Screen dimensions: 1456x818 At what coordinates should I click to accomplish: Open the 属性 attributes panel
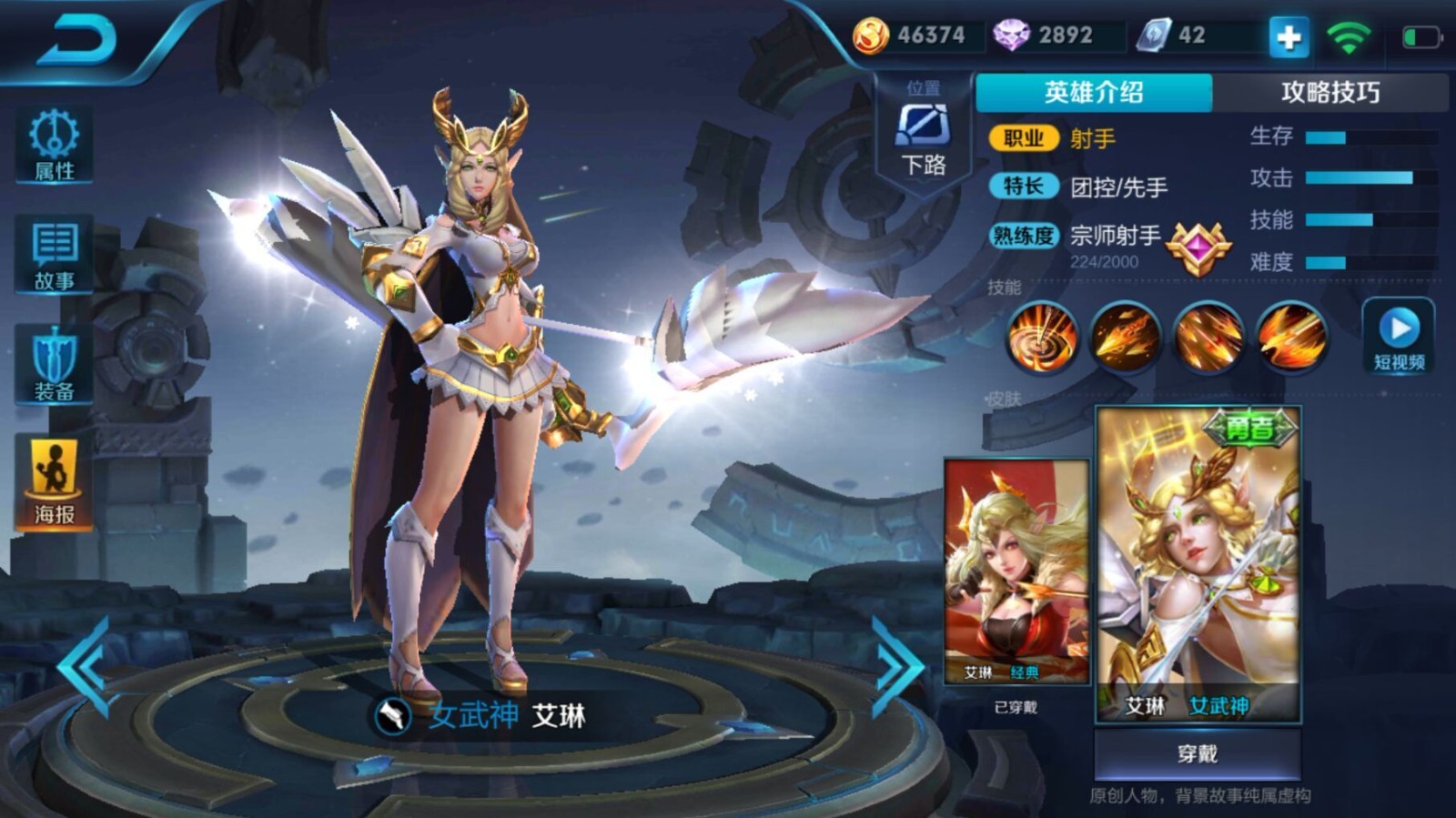coord(55,146)
